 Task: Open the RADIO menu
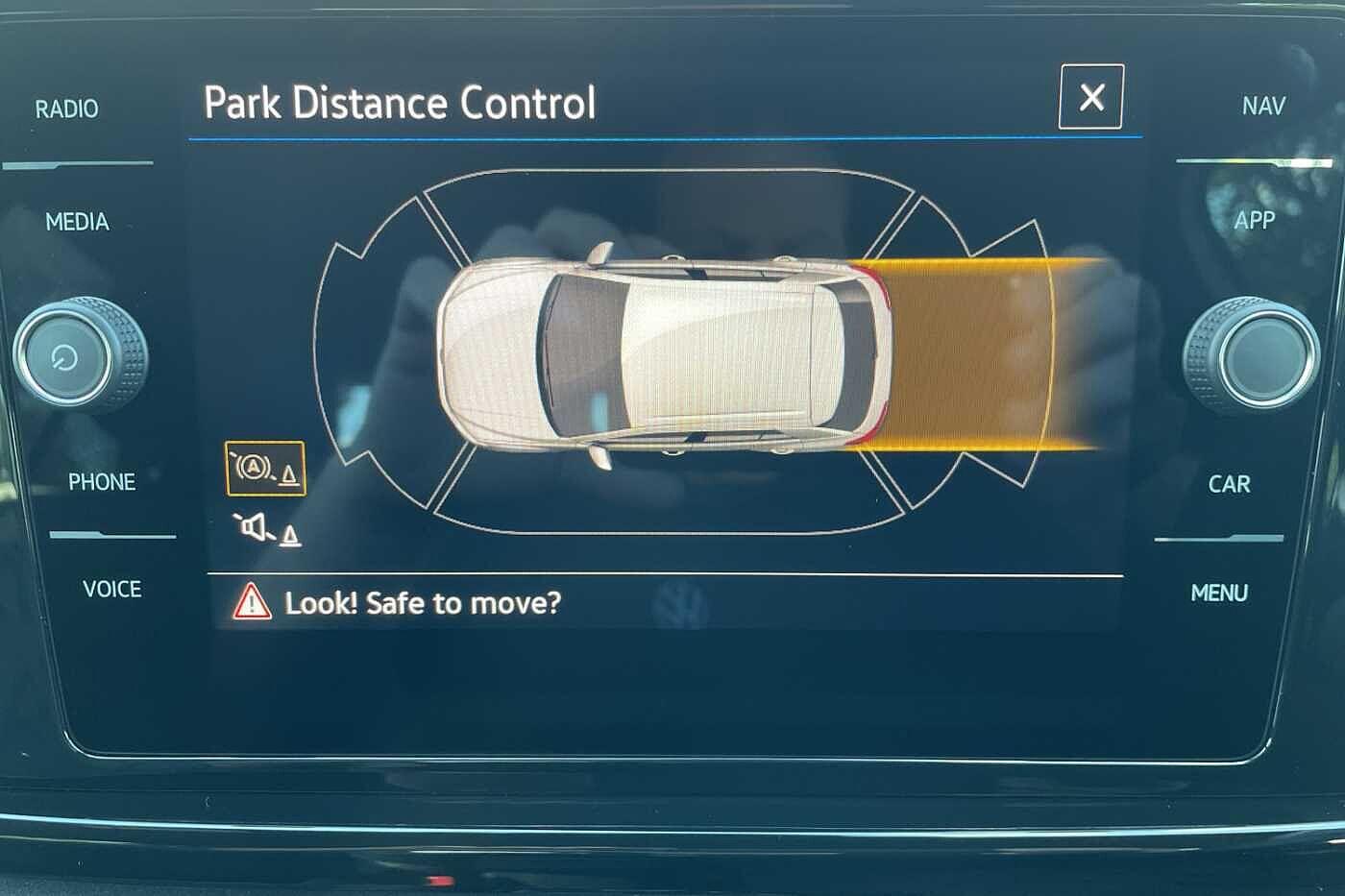coord(66,109)
